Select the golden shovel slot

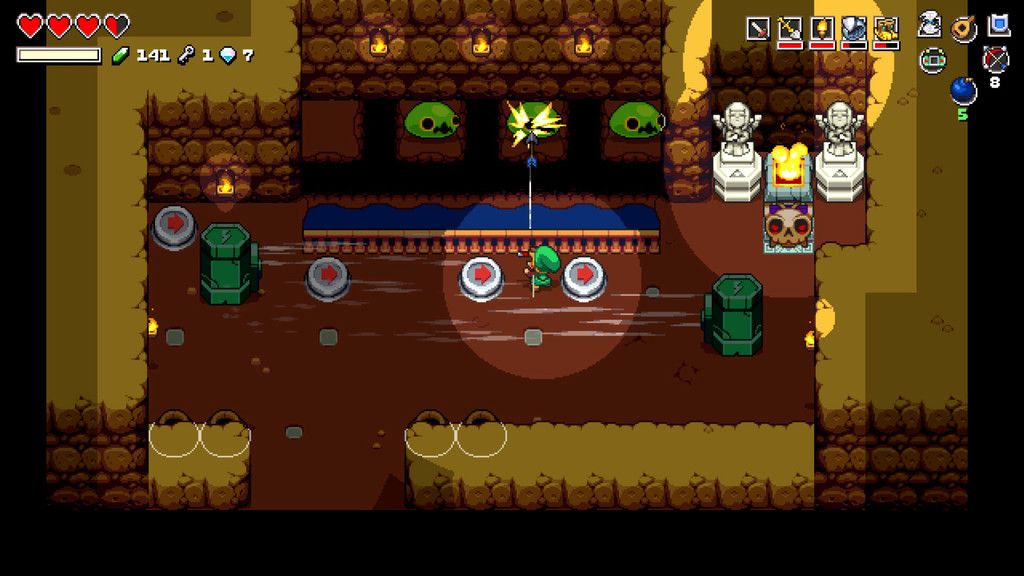click(790, 29)
